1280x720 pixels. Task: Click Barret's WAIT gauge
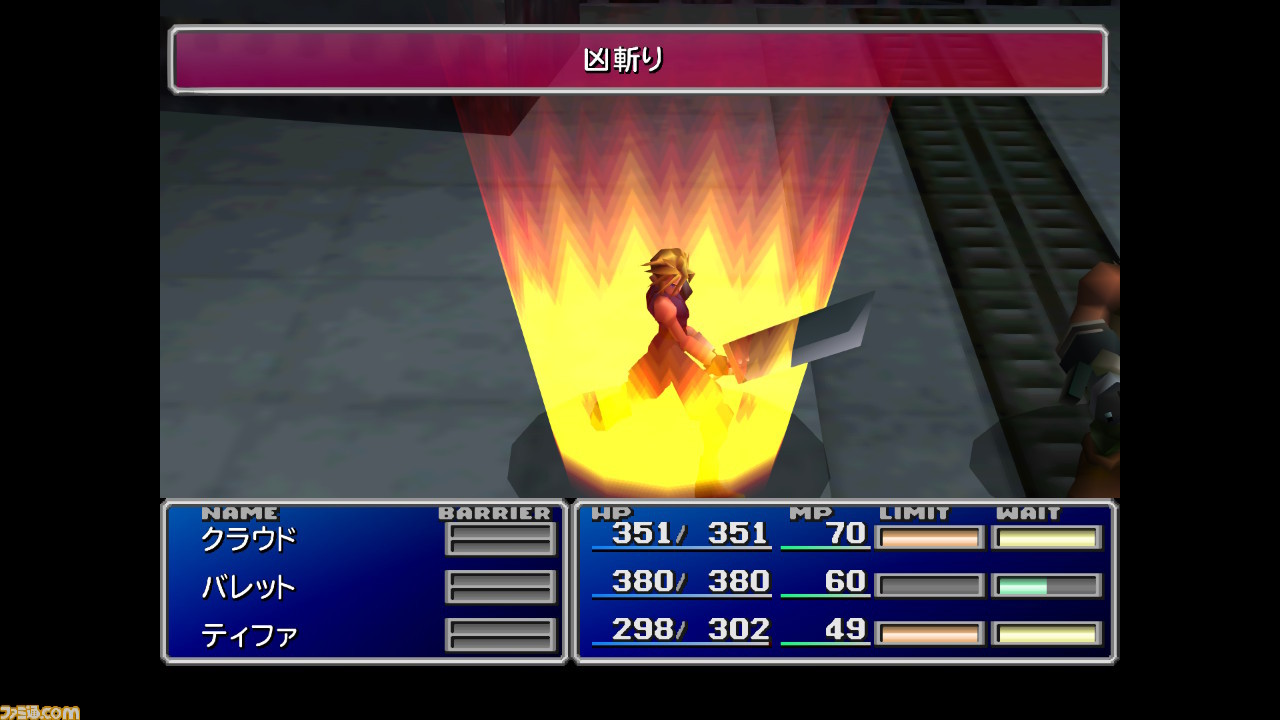coord(1046,584)
